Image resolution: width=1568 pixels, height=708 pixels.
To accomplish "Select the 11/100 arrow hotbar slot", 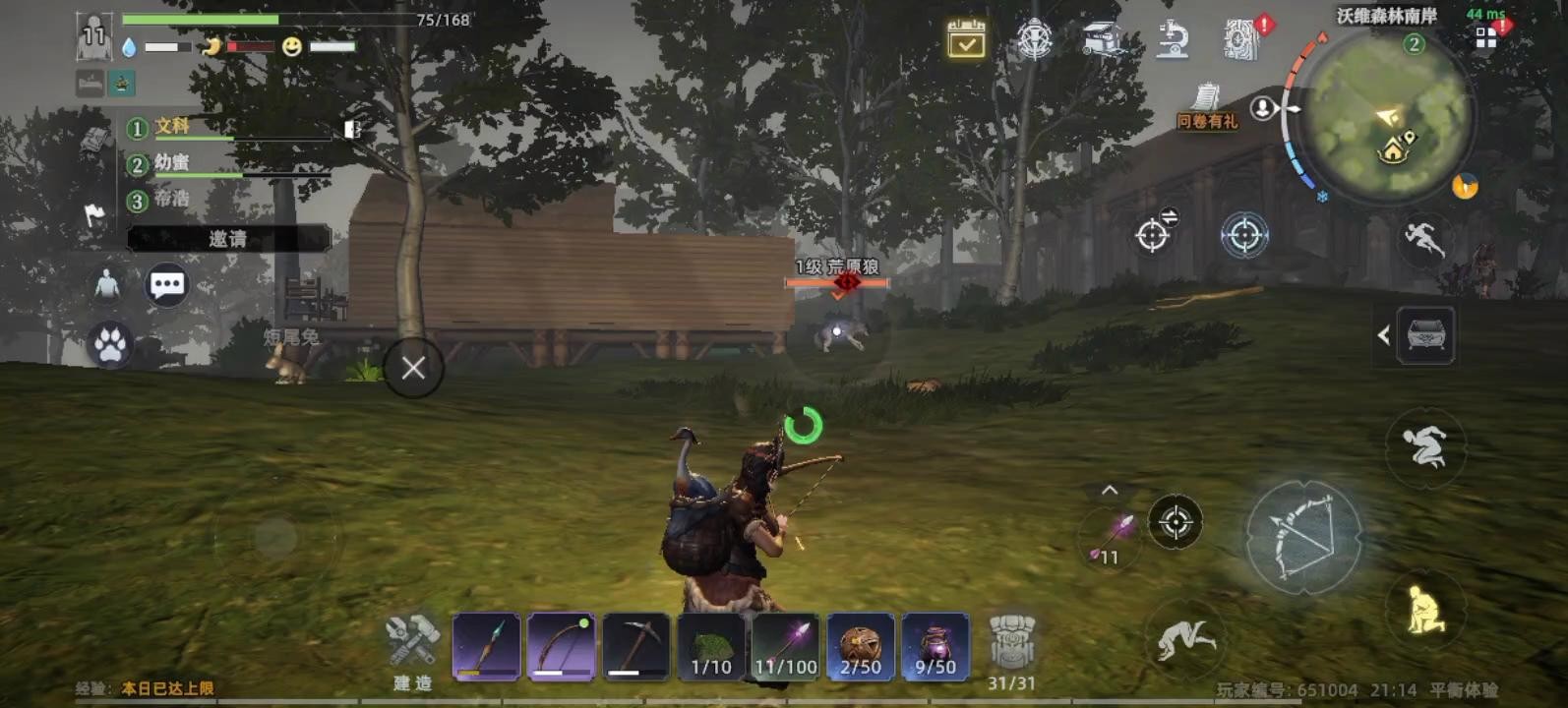I will coord(786,646).
